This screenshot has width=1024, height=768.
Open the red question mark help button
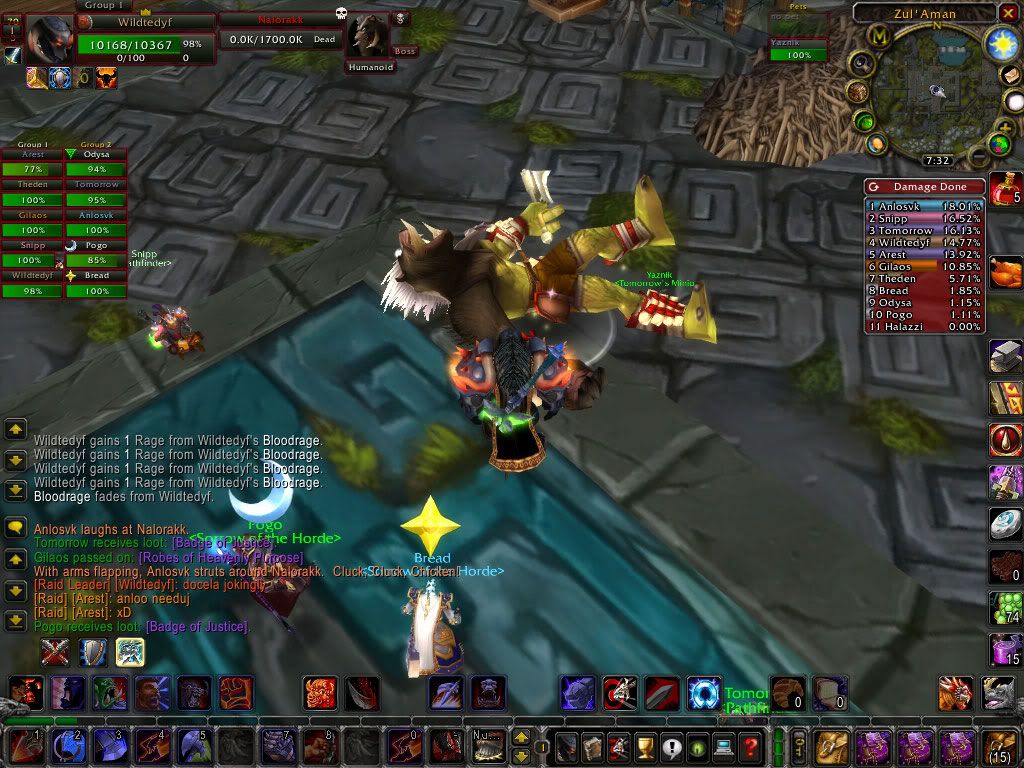click(750, 746)
